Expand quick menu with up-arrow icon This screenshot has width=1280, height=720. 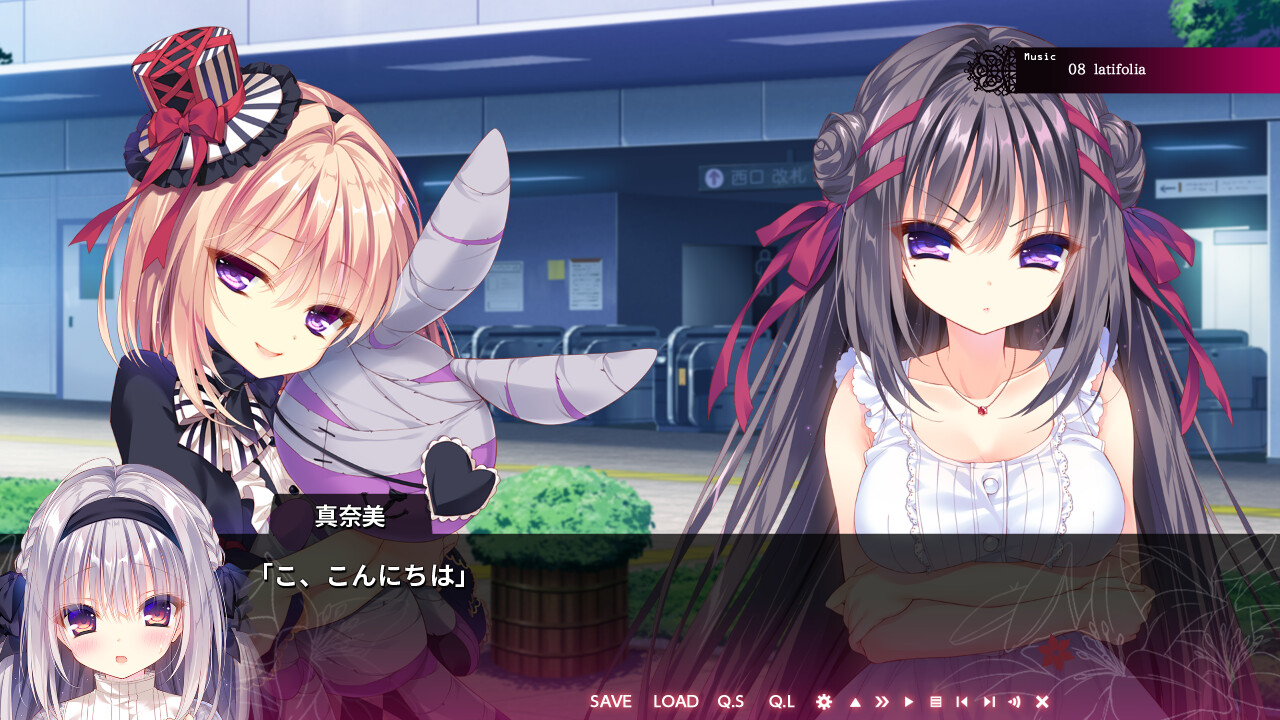coord(855,701)
